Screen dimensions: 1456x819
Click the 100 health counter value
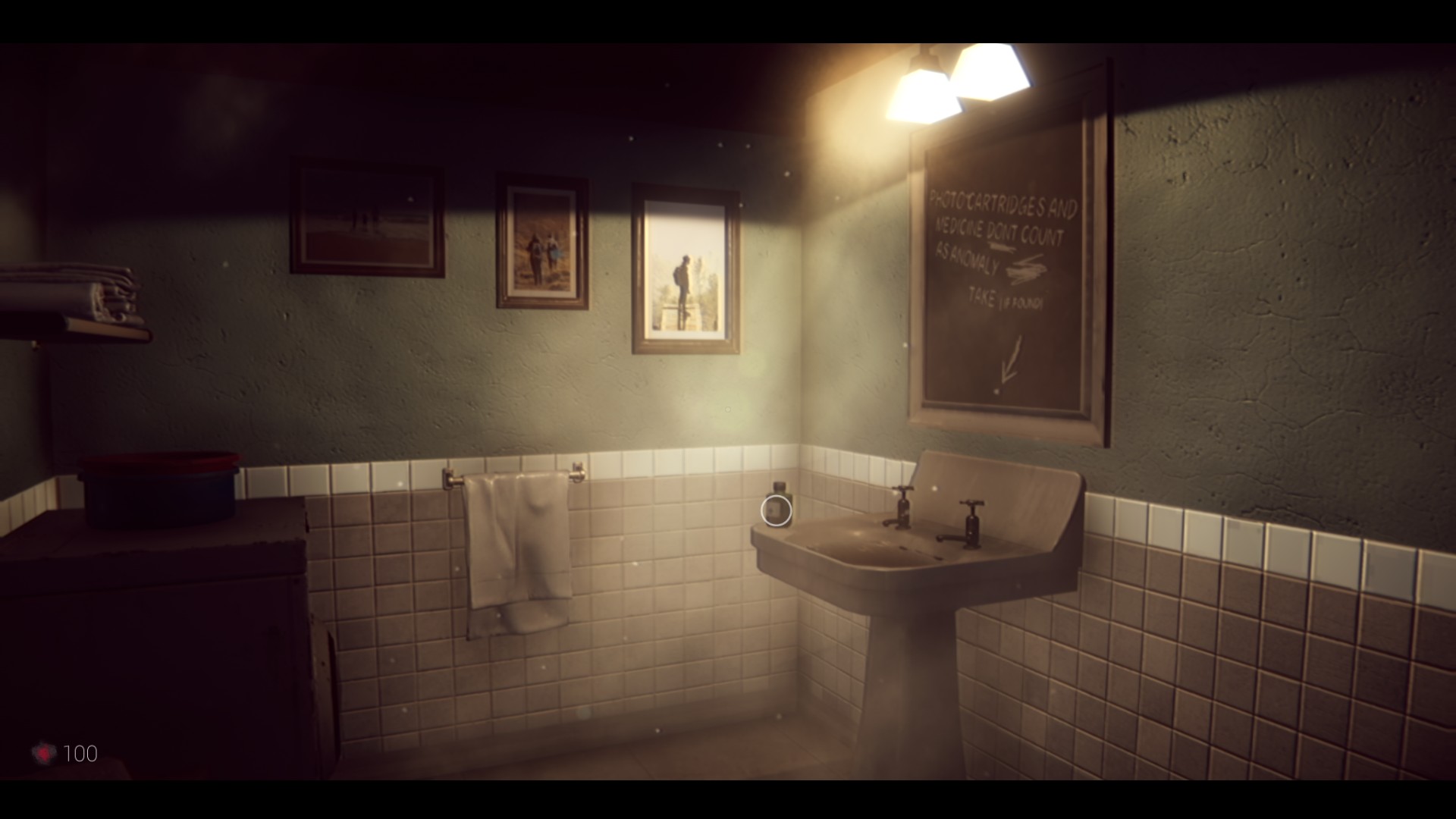pyautogui.click(x=81, y=753)
